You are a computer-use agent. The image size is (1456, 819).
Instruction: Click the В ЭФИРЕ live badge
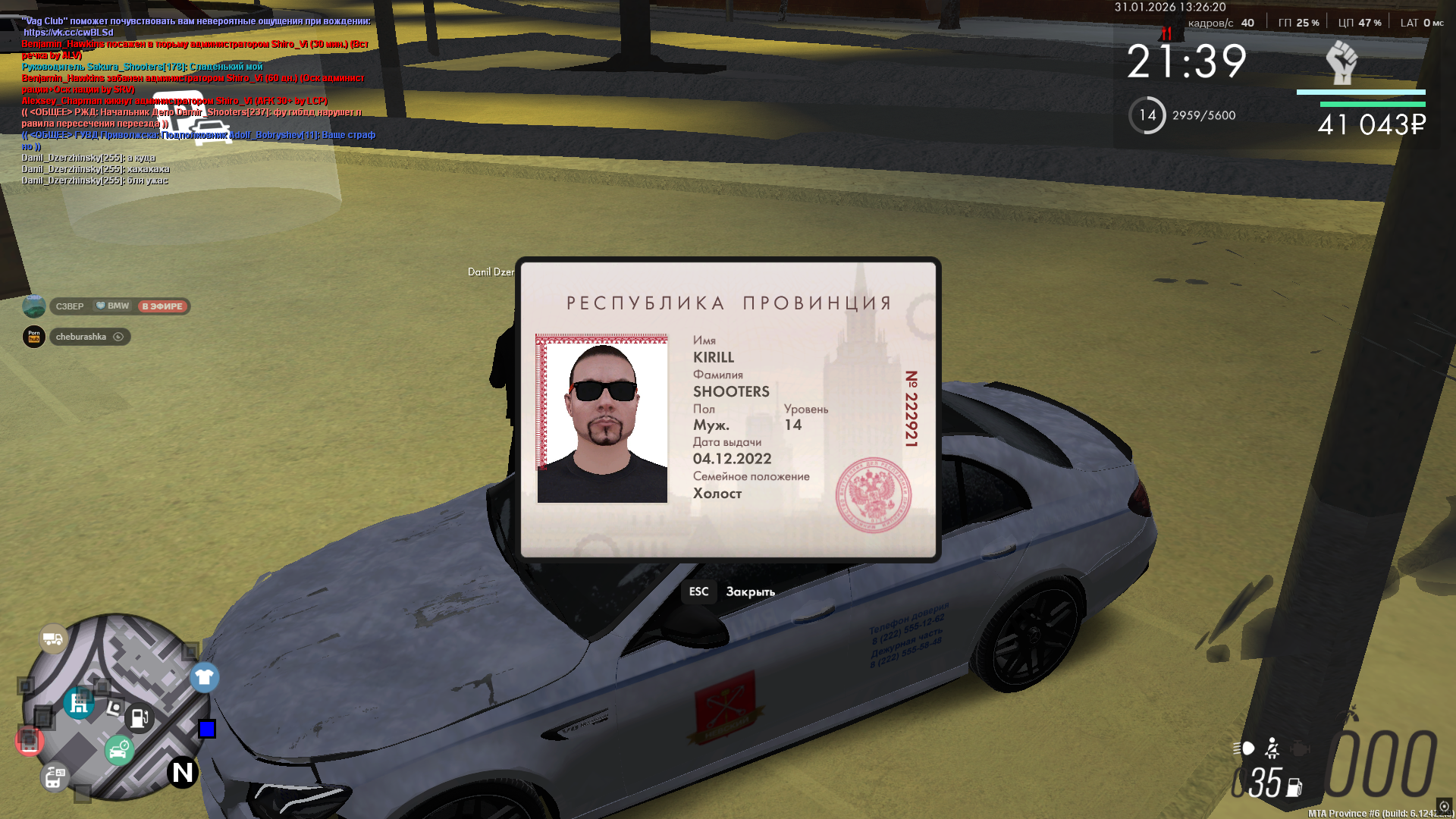(162, 306)
